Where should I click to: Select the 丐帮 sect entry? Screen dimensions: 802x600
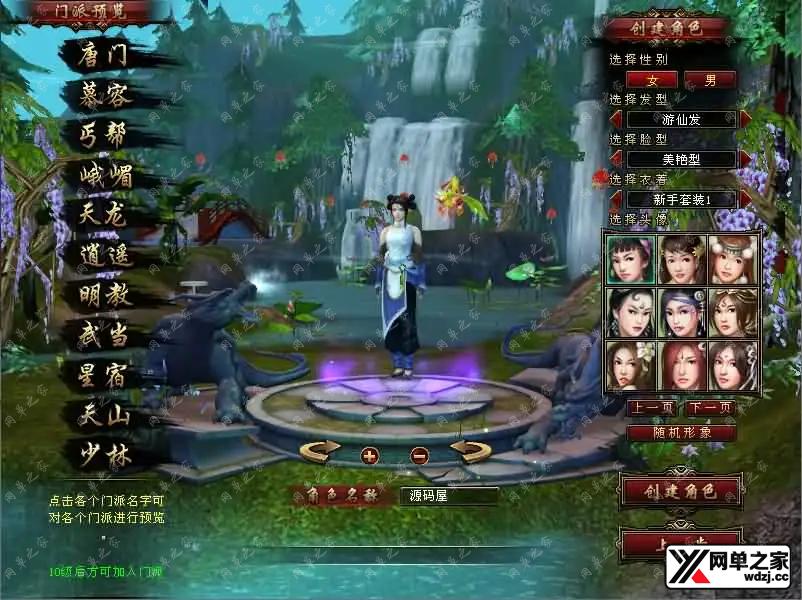(104, 135)
